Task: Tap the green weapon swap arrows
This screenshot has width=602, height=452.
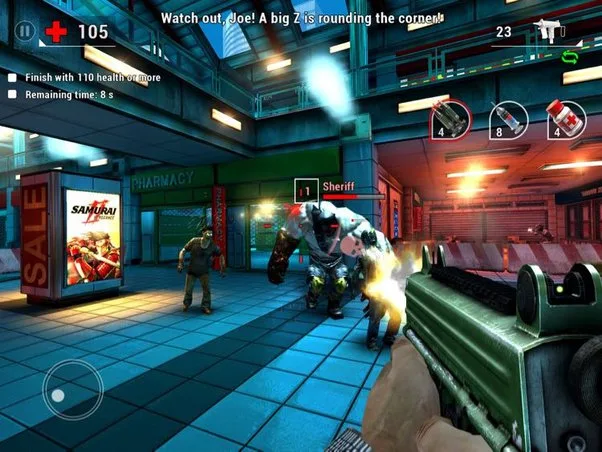Action: (571, 57)
